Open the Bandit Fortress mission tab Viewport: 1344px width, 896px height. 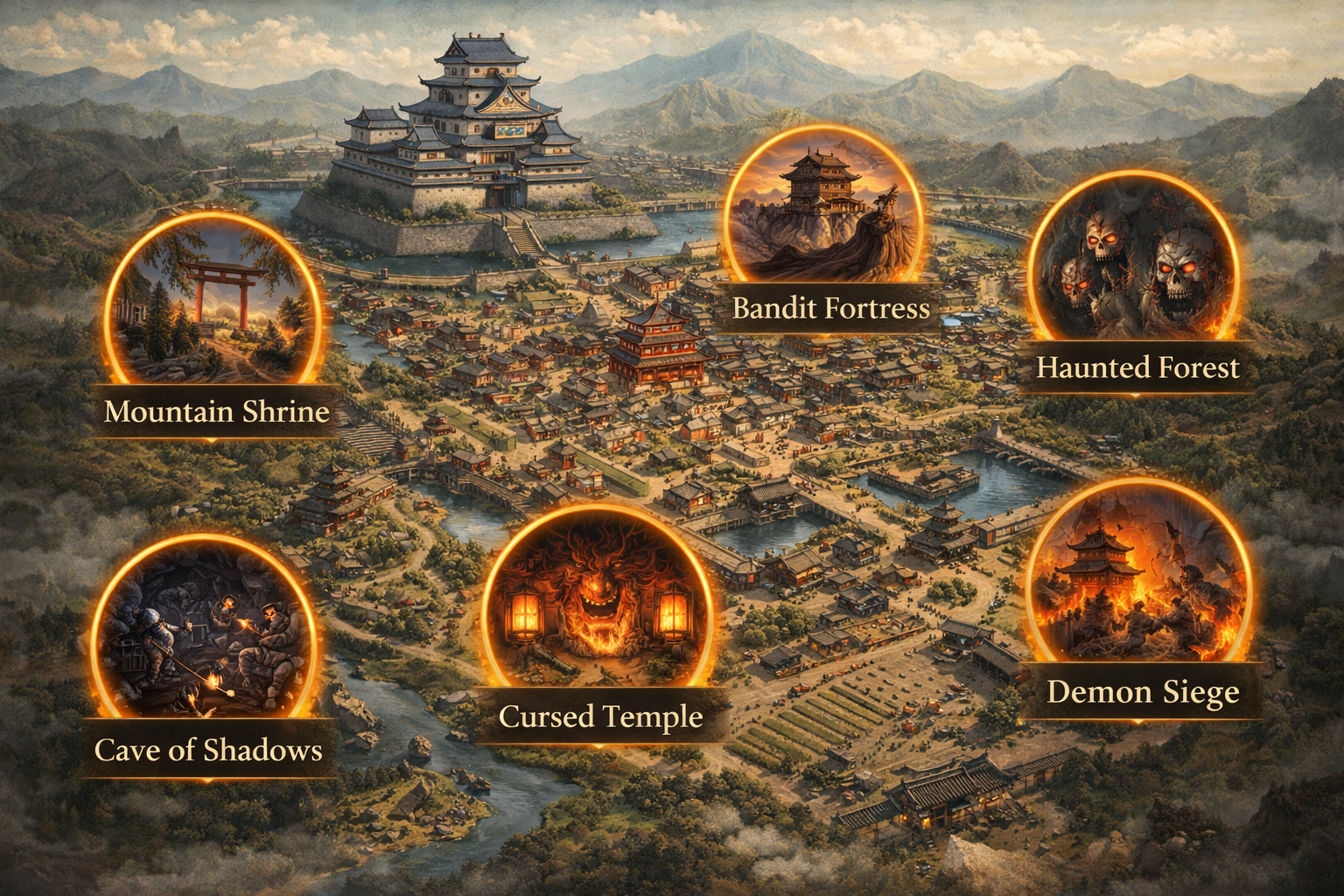pyautogui.click(x=831, y=308)
